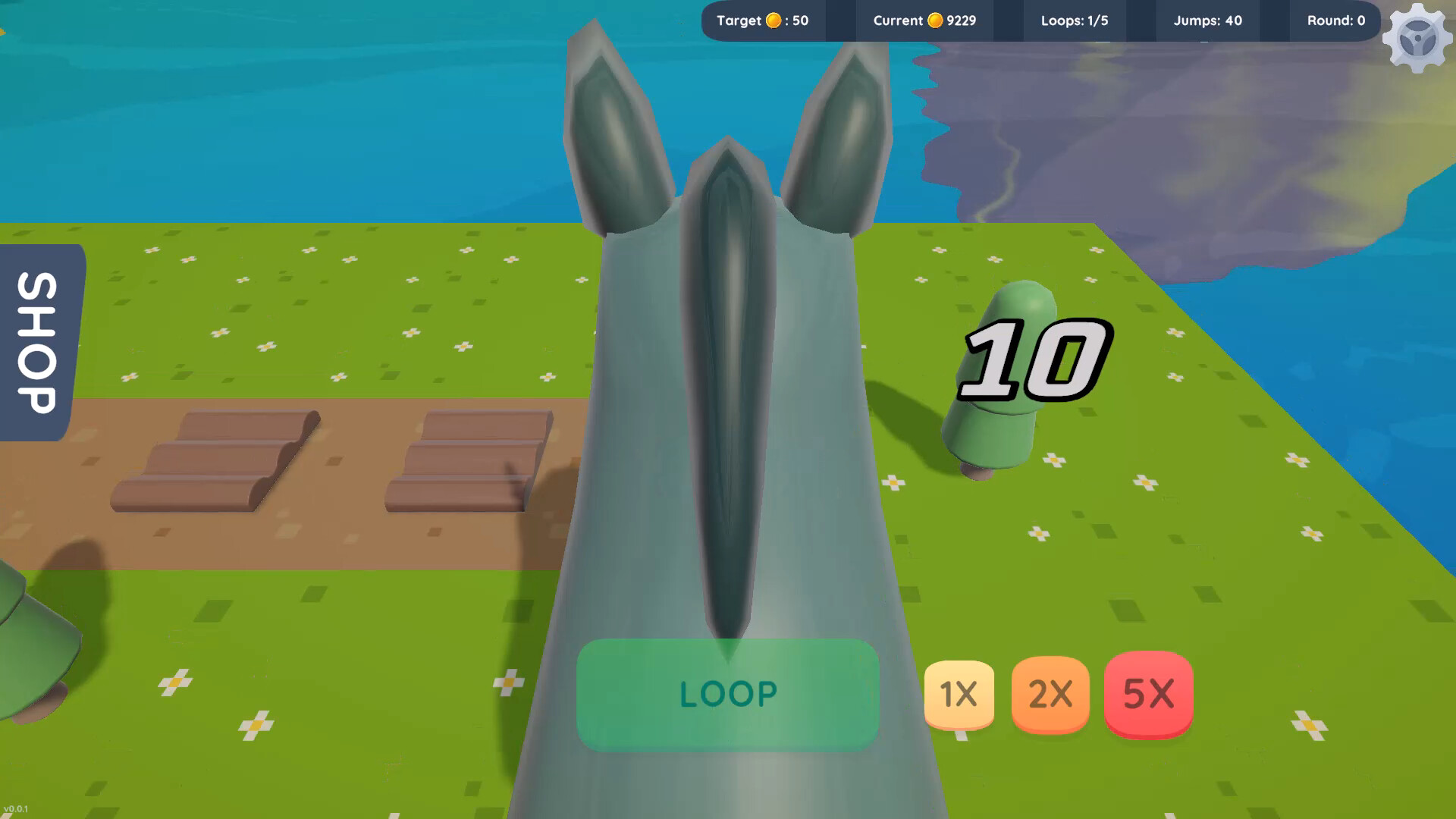Image resolution: width=1456 pixels, height=819 pixels.
Task: Click the coin icon next to Target
Action: click(772, 20)
